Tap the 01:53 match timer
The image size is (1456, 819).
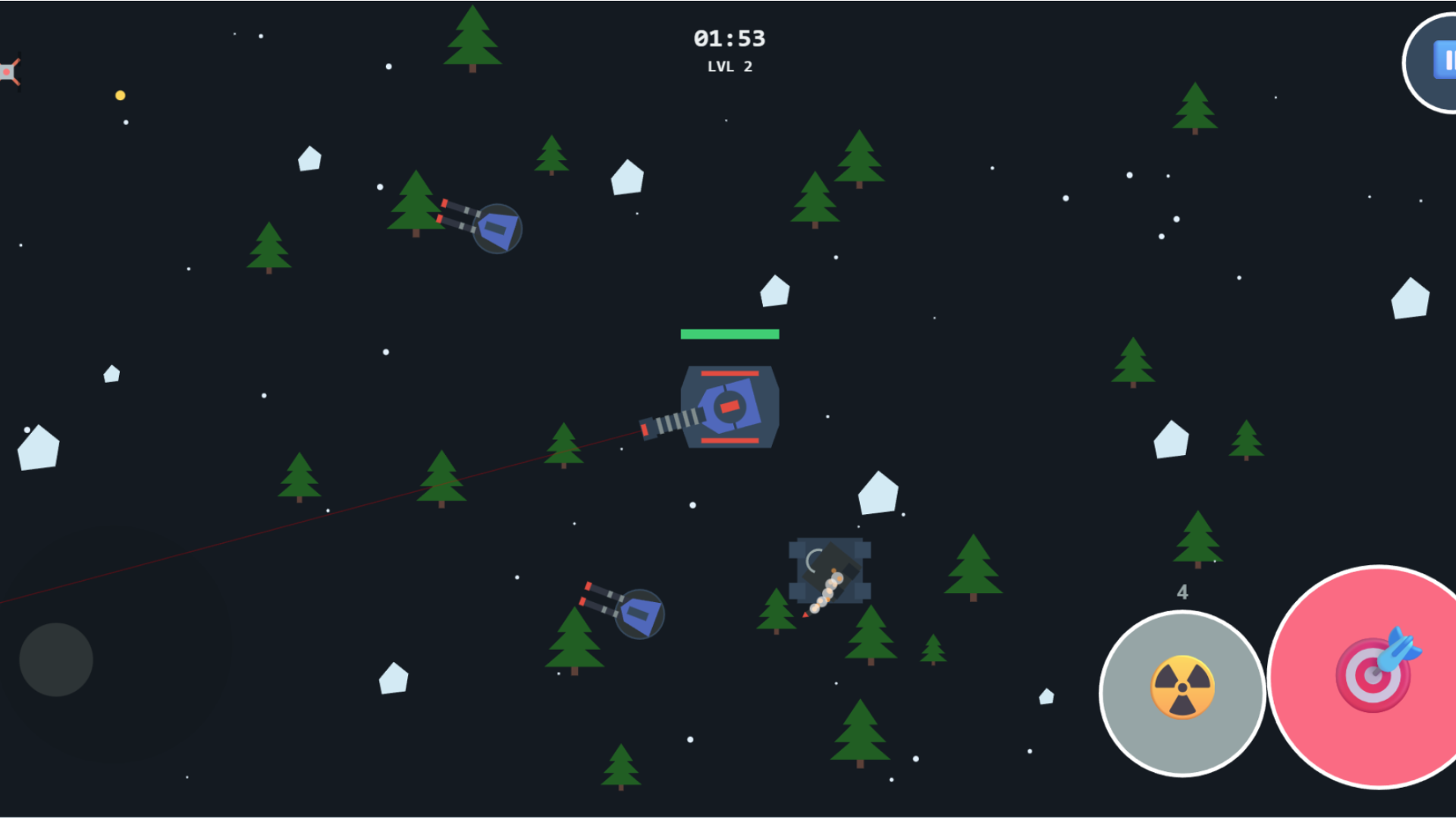pos(730,39)
